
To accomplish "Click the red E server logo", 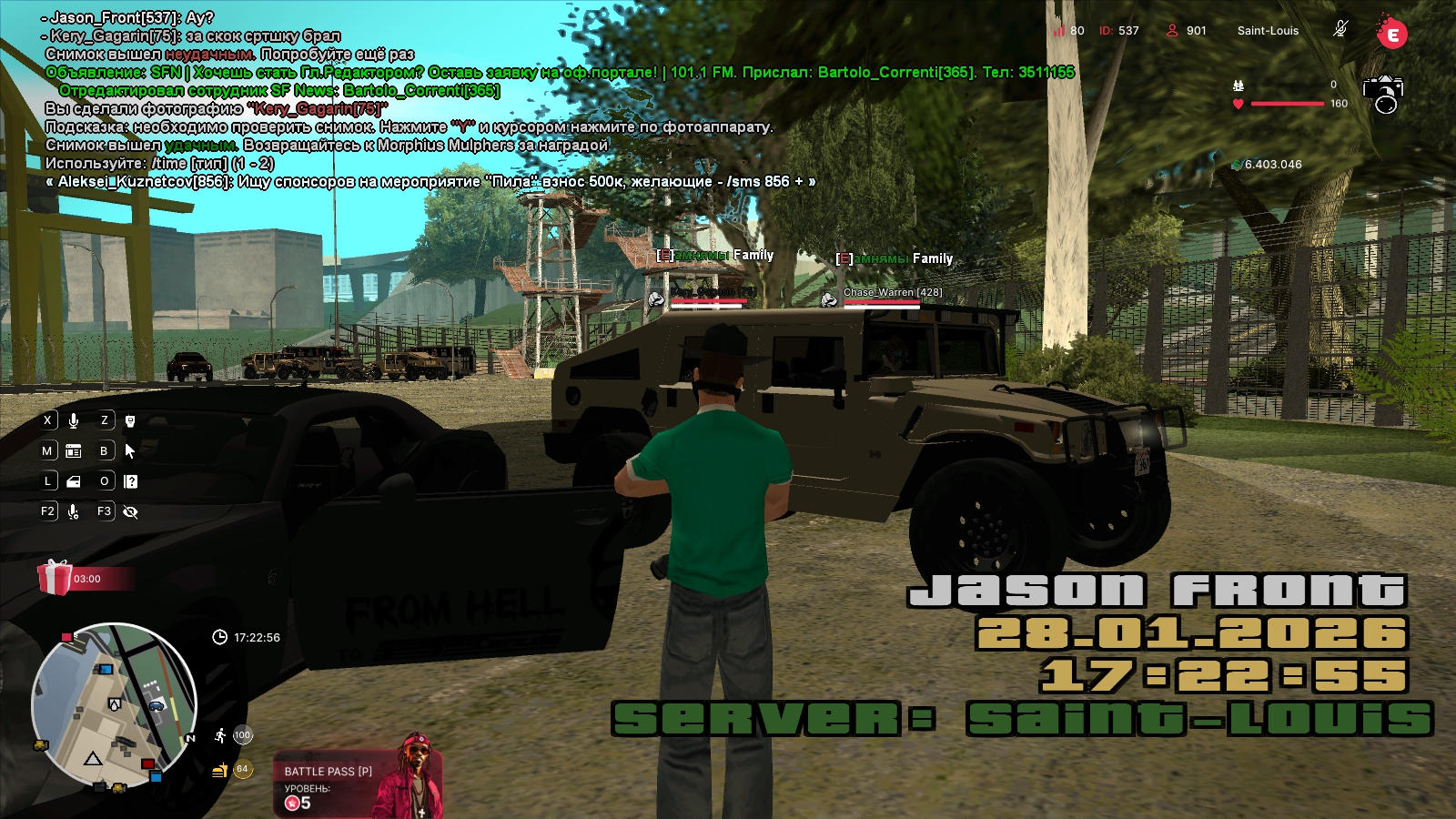I will [x=1391, y=34].
